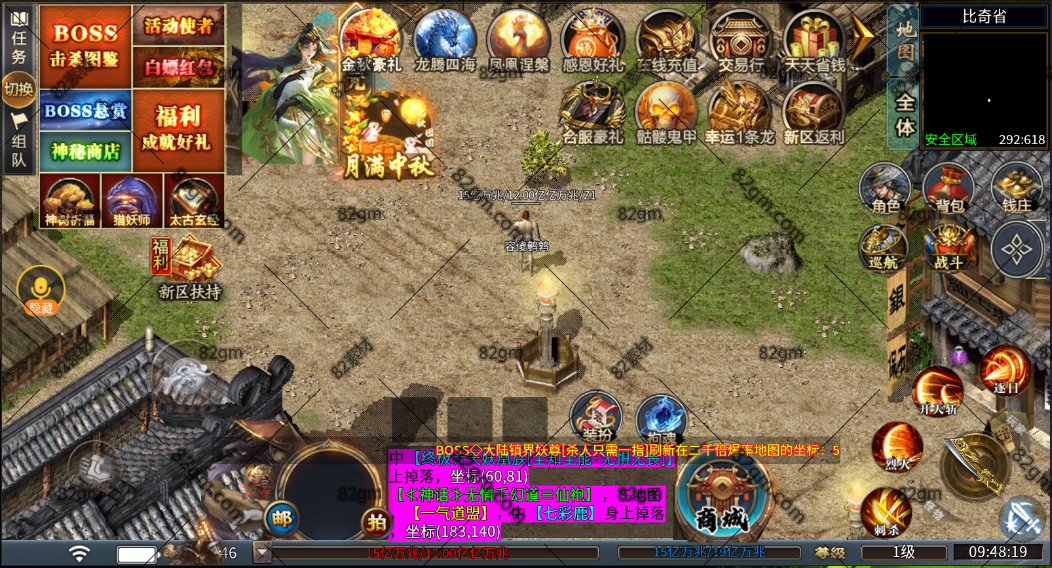This screenshot has width=1052, height=568.
Task: Open the 交易行 trading house
Action: [740, 40]
